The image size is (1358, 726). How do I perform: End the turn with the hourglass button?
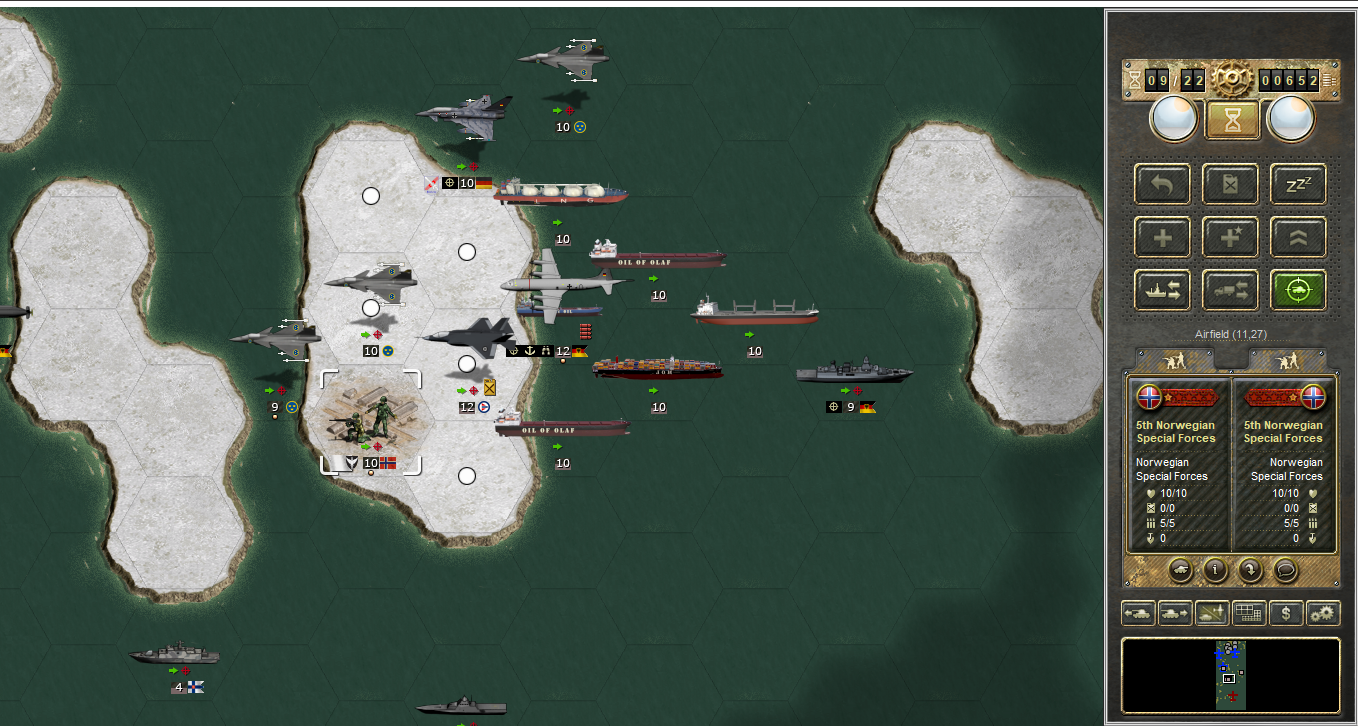click(1232, 121)
